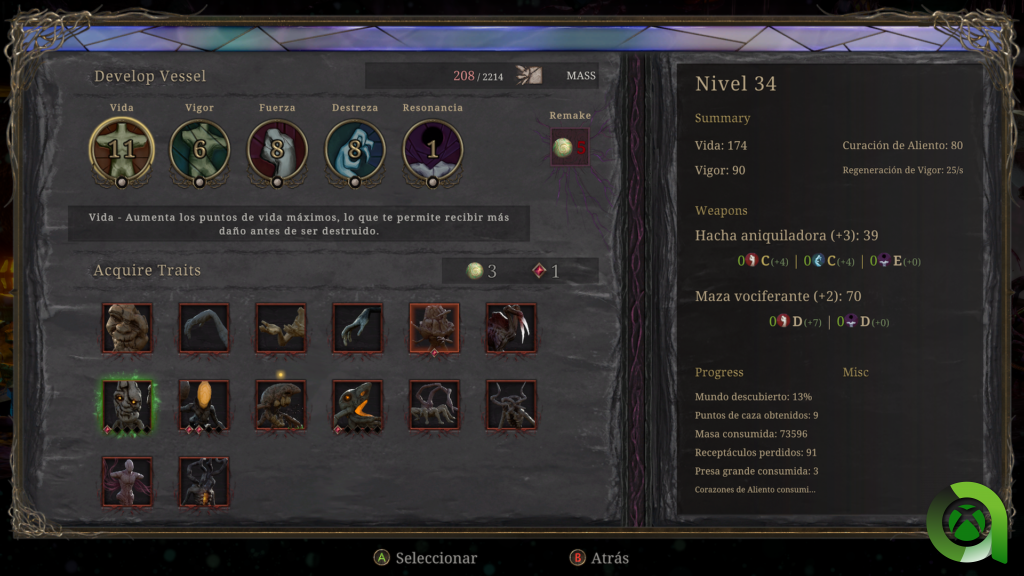Select the Resonancia attribute medallion
This screenshot has height=576, width=1024.
pyautogui.click(x=432, y=150)
